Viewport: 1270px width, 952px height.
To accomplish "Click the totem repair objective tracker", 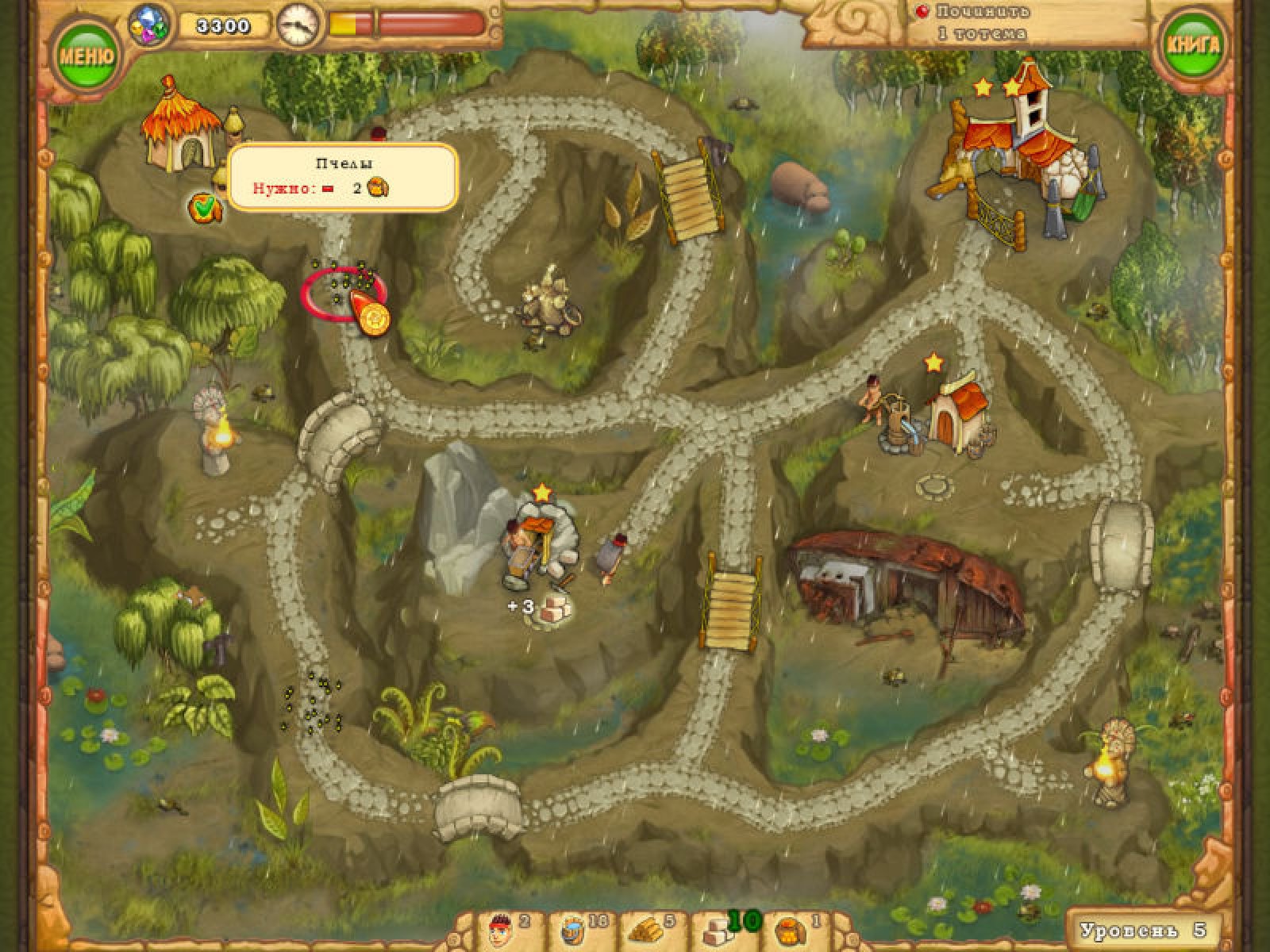I will (x=982, y=22).
